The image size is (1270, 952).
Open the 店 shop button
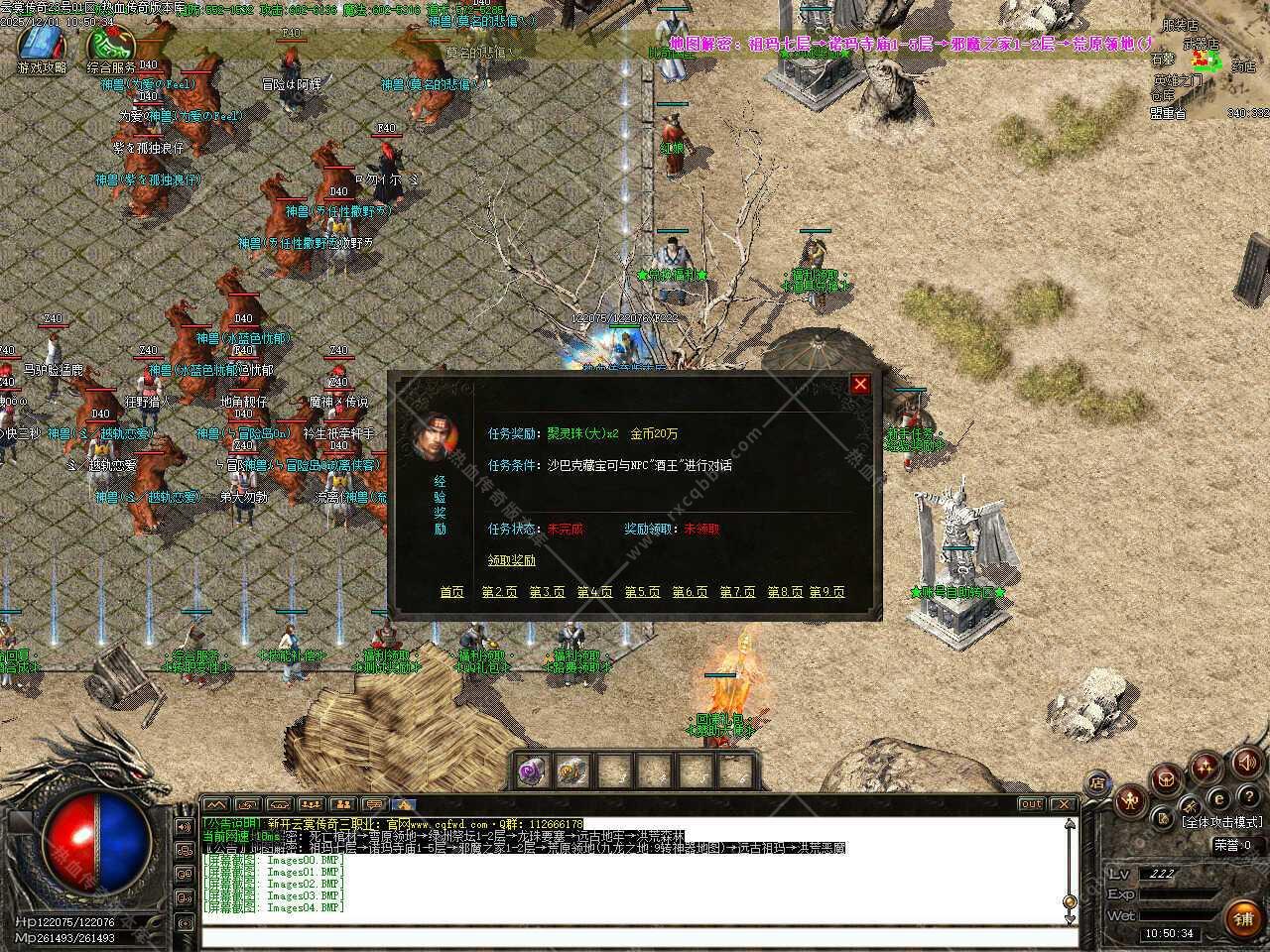pos(1097,781)
